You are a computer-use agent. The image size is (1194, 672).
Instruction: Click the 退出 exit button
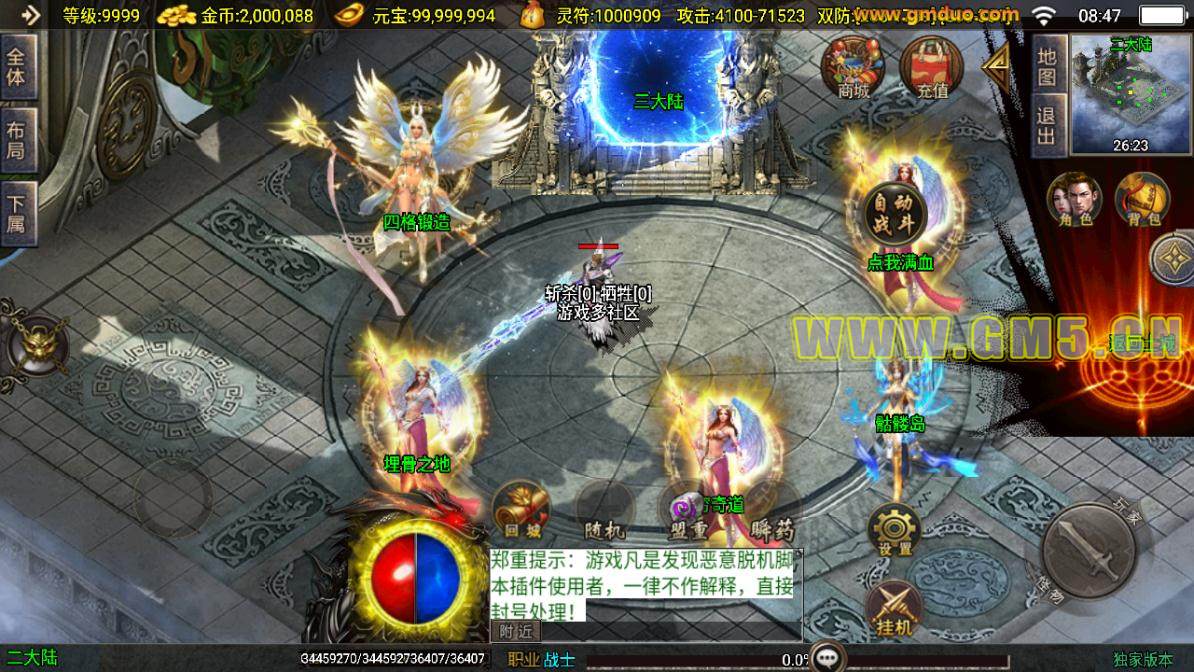(x=1046, y=127)
